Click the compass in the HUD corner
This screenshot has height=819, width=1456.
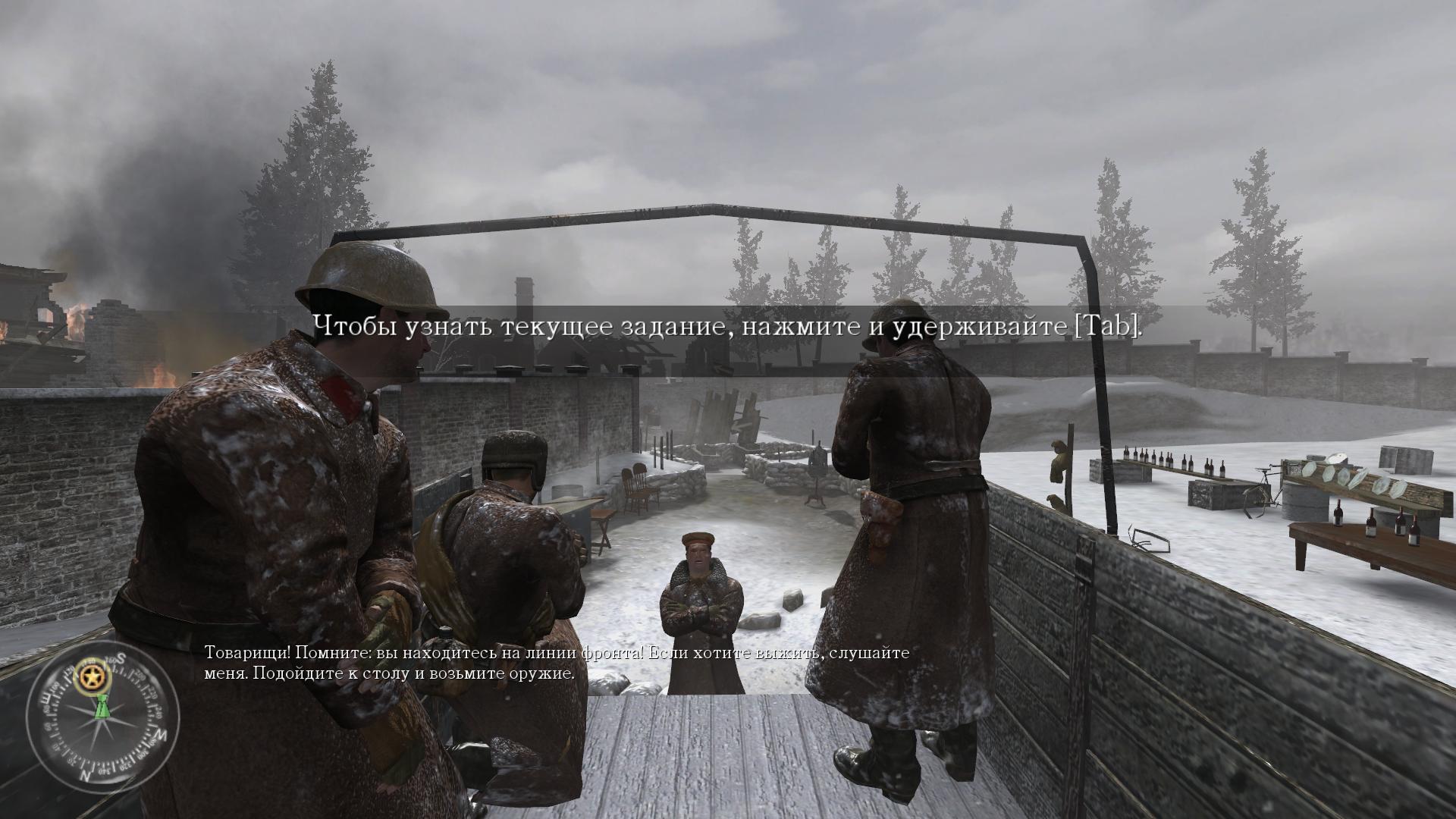[x=102, y=716]
